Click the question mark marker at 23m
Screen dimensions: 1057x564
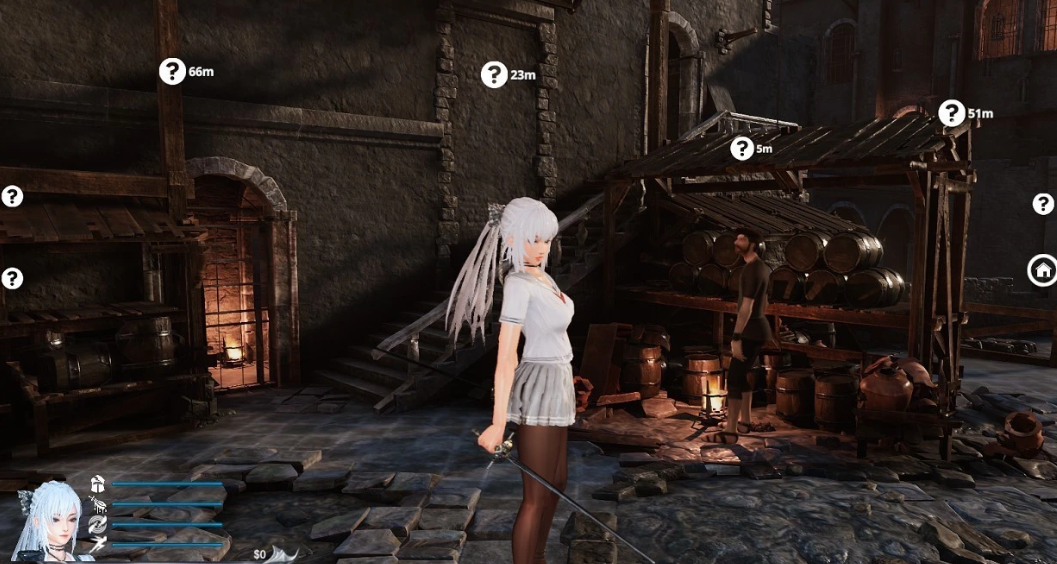[x=494, y=74]
